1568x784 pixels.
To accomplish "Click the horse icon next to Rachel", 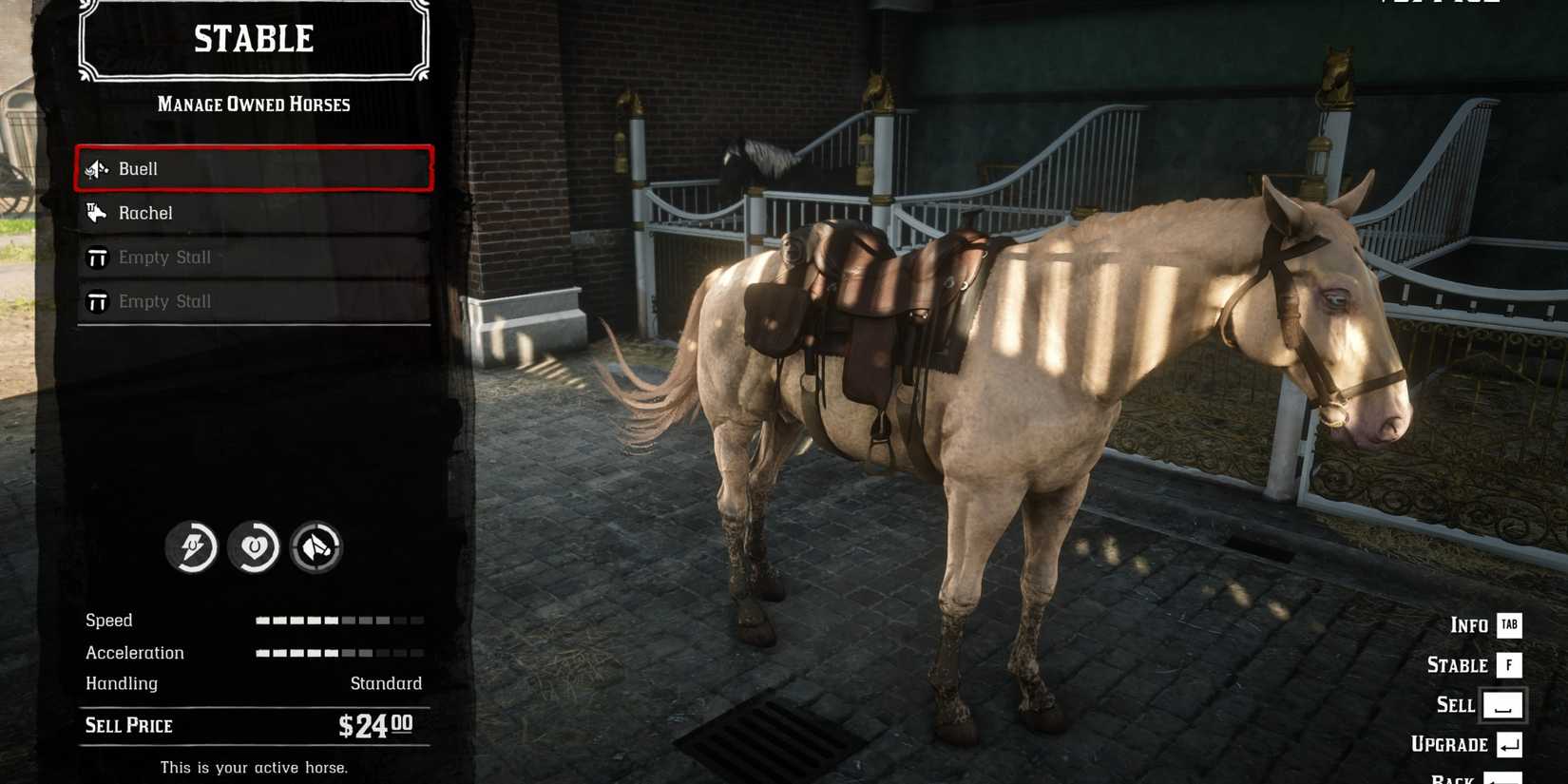I will pyautogui.click(x=96, y=213).
